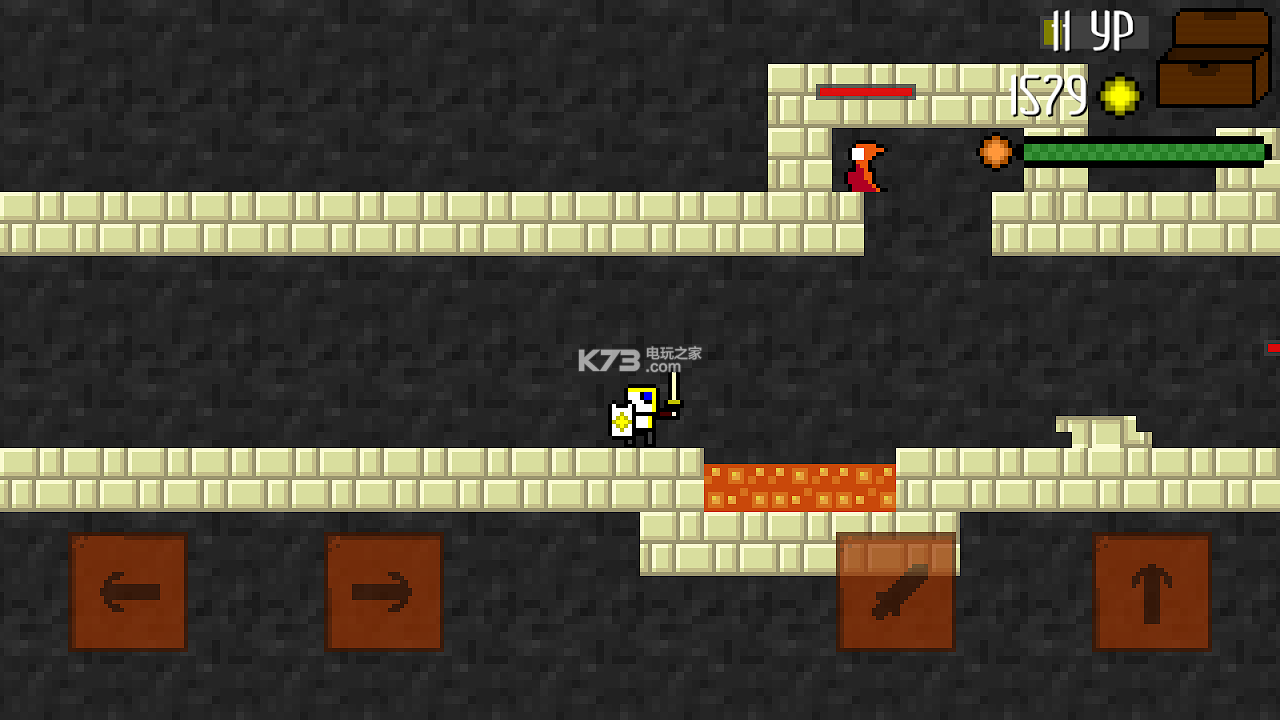Tap the left arrow movement control
This screenshot has width=1280, height=720.
click(x=127, y=590)
